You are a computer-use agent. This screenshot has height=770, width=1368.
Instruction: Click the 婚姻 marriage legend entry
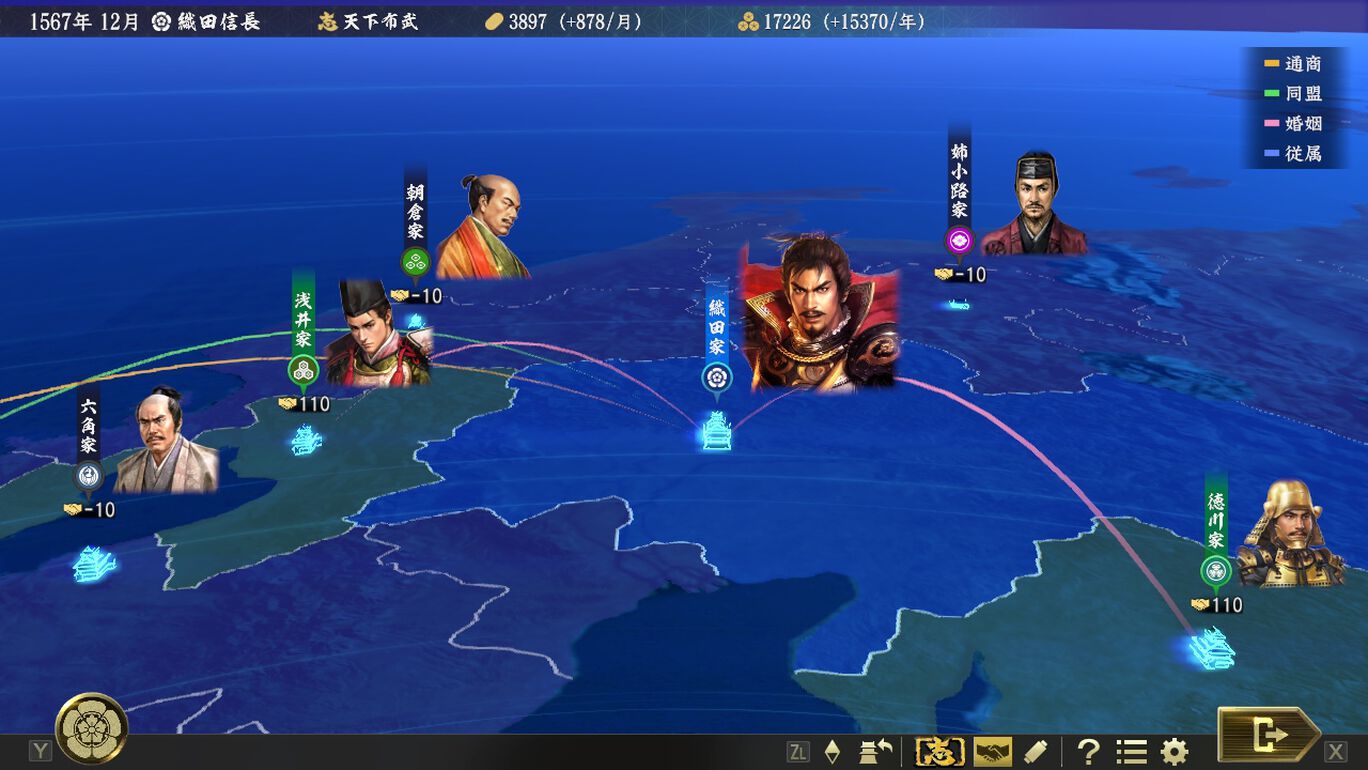1293,124
